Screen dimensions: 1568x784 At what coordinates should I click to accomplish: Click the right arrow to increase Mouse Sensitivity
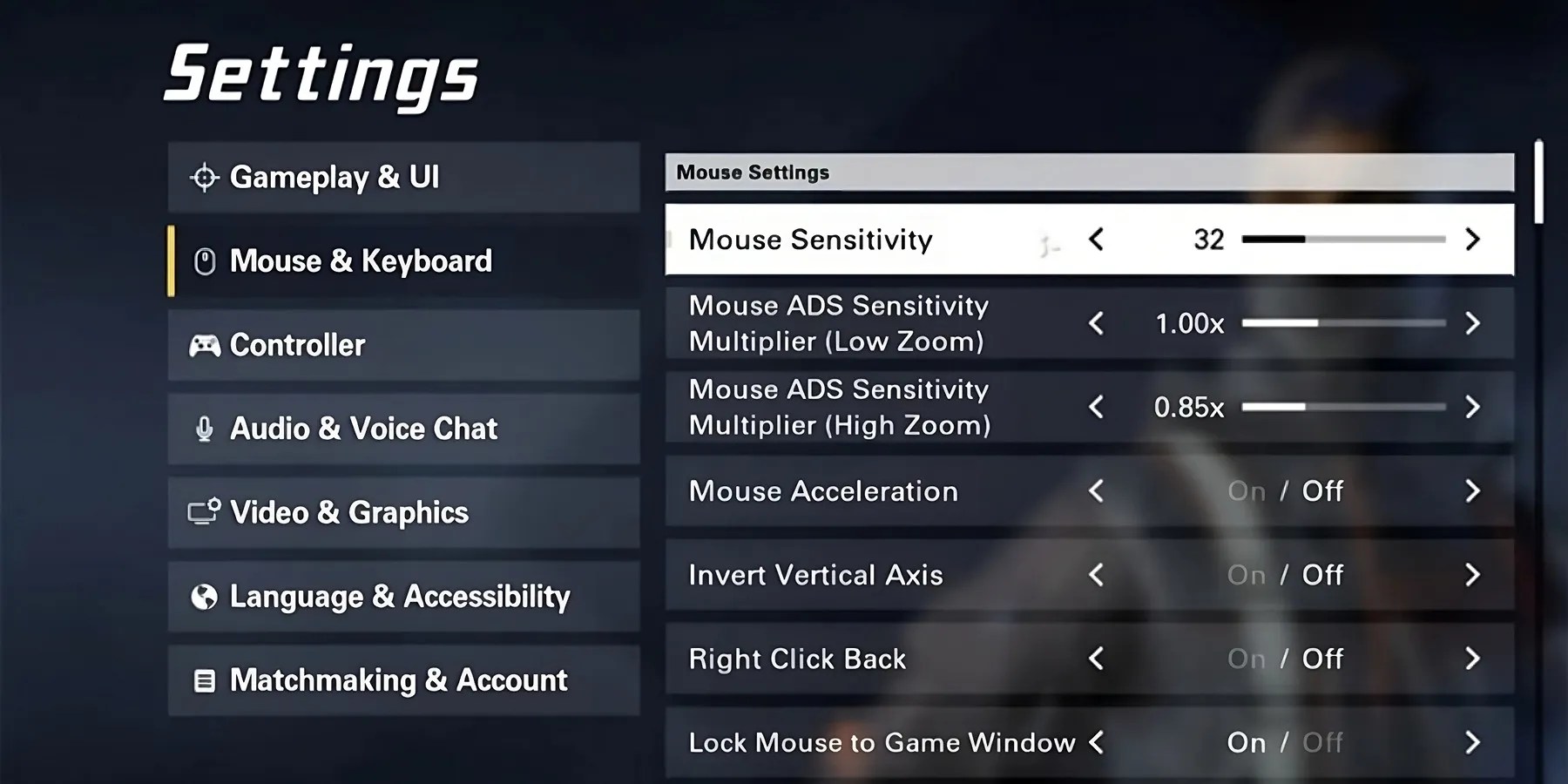tap(1472, 240)
